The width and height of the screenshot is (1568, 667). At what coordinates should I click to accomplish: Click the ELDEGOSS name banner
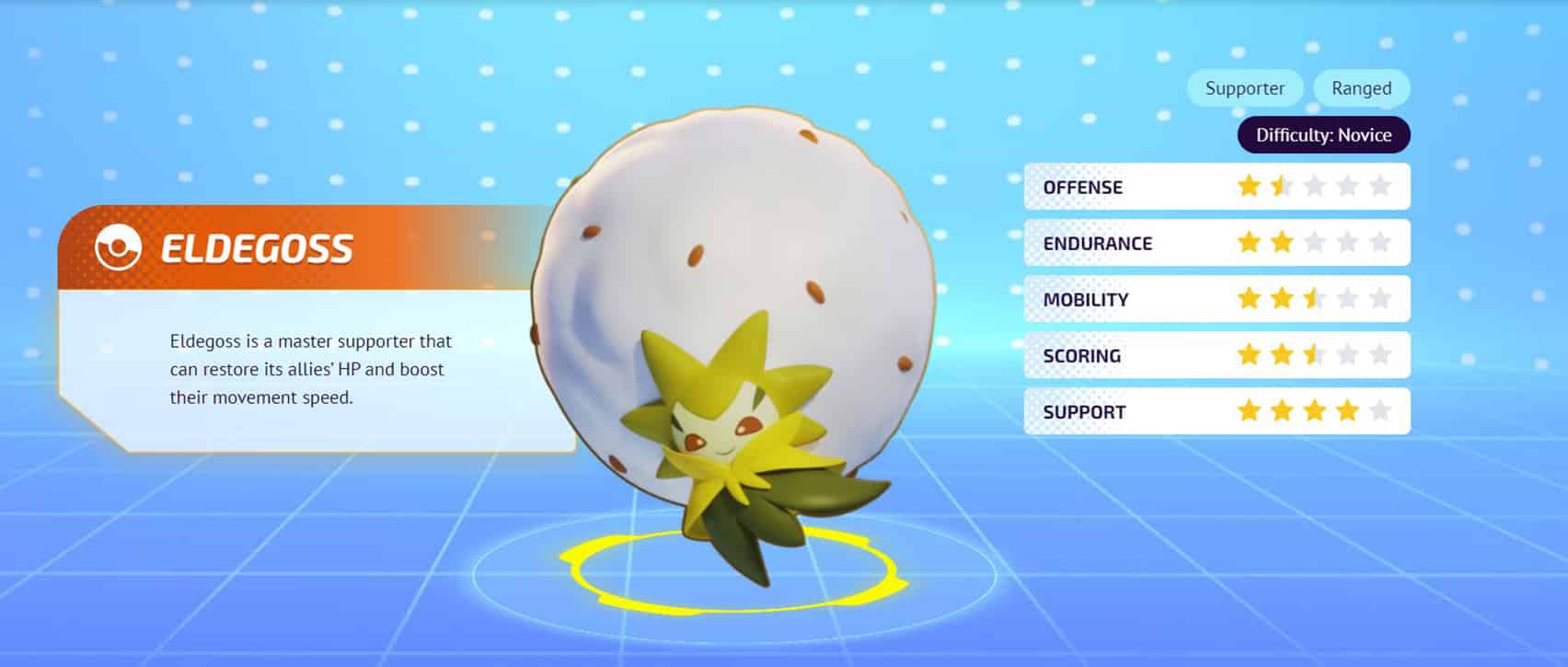(x=258, y=247)
